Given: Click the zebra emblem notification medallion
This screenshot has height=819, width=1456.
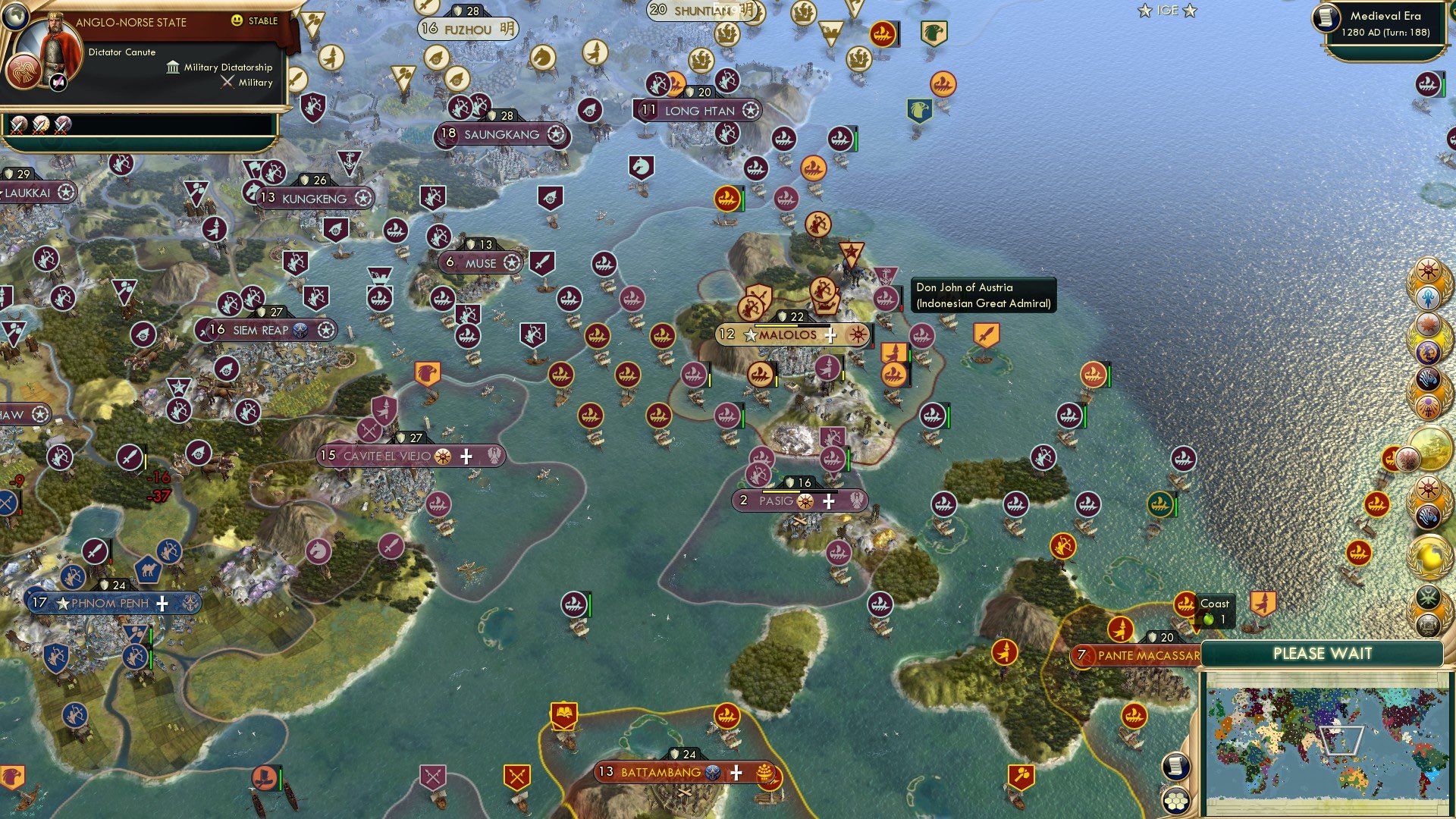Looking at the screenshot, I should (1427, 378).
